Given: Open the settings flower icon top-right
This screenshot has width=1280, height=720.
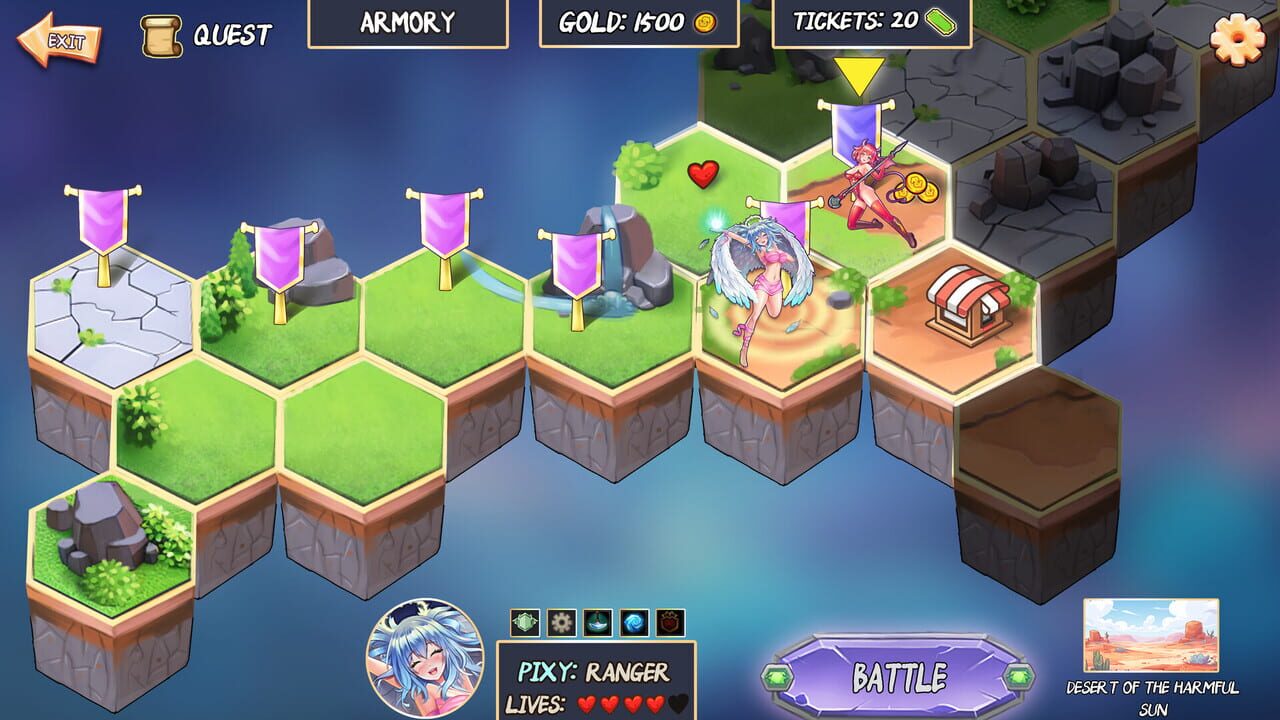Looking at the screenshot, I should (1237, 40).
